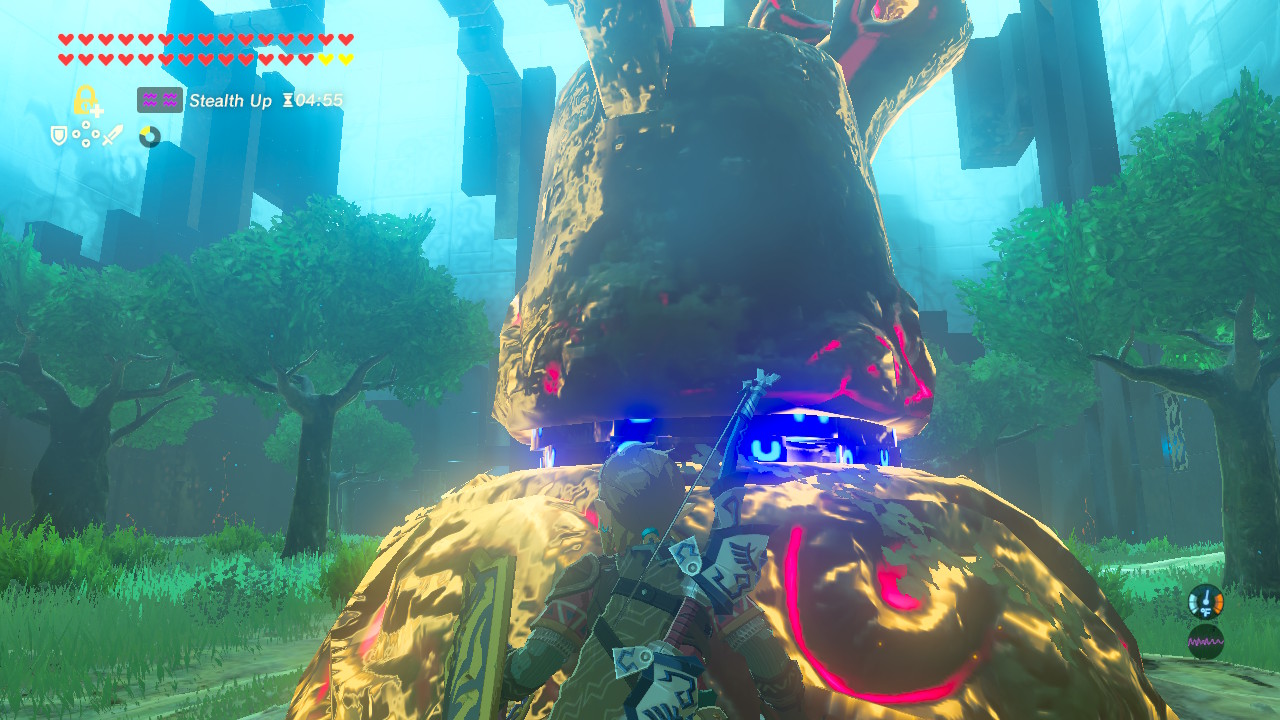Click the d-pad control icon
The width and height of the screenshot is (1280, 720).
tap(86, 134)
